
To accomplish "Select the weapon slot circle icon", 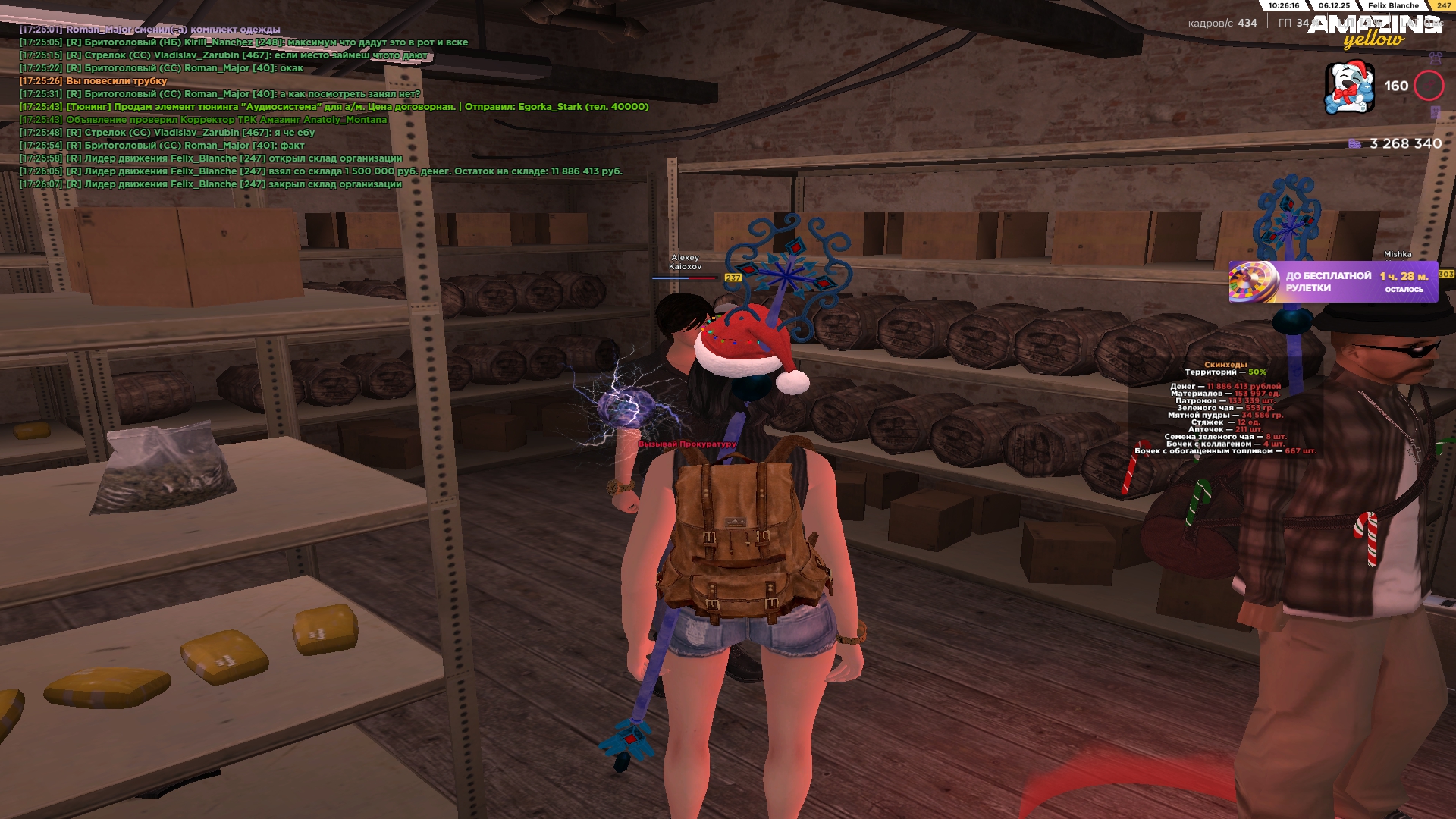I will [x=1429, y=86].
